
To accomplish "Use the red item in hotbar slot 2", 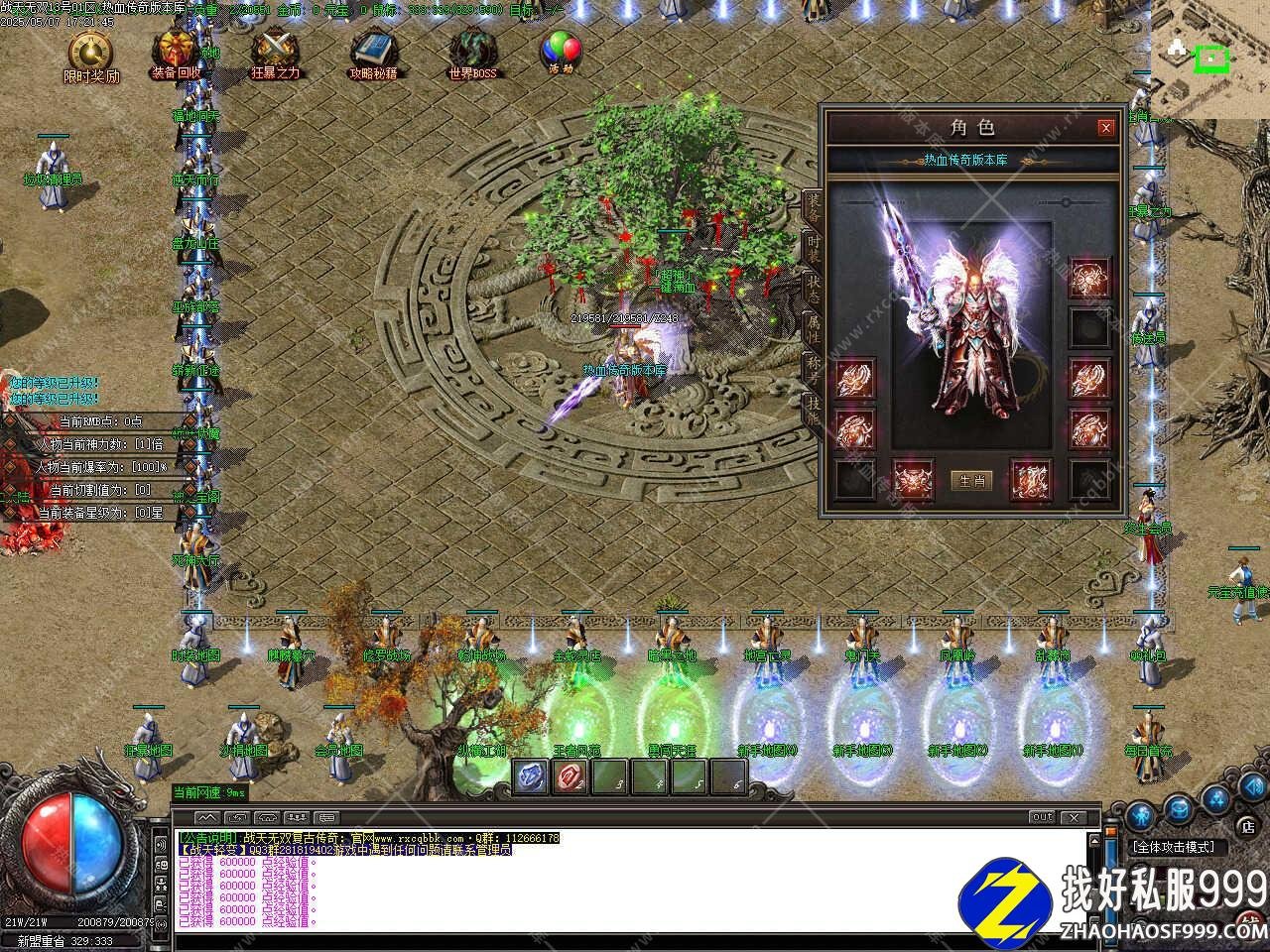I will point(571,776).
